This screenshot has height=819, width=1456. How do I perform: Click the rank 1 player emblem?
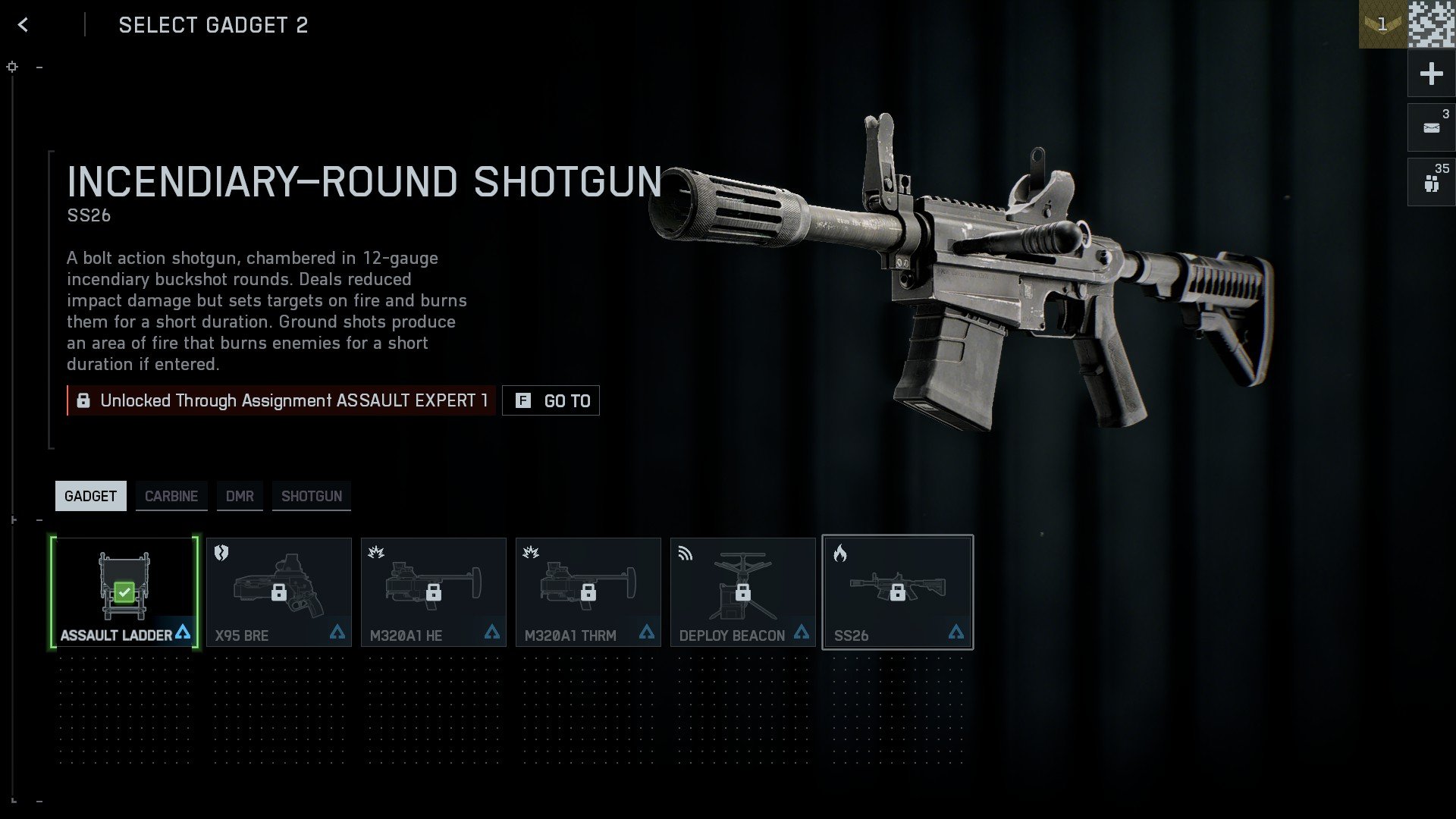pos(1382,25)
